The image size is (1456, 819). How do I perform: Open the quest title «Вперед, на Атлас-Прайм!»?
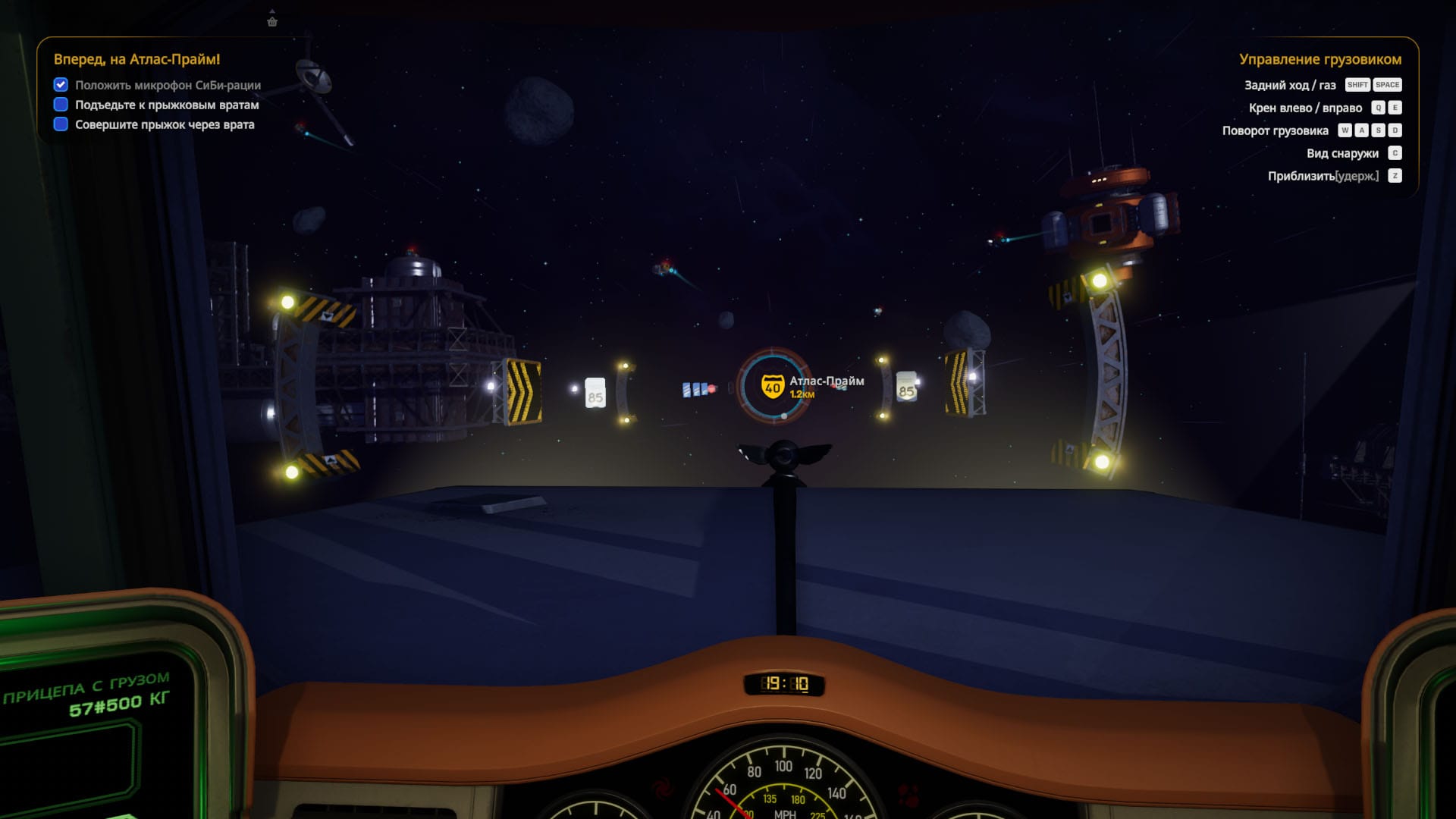click(x=136, y=59)
